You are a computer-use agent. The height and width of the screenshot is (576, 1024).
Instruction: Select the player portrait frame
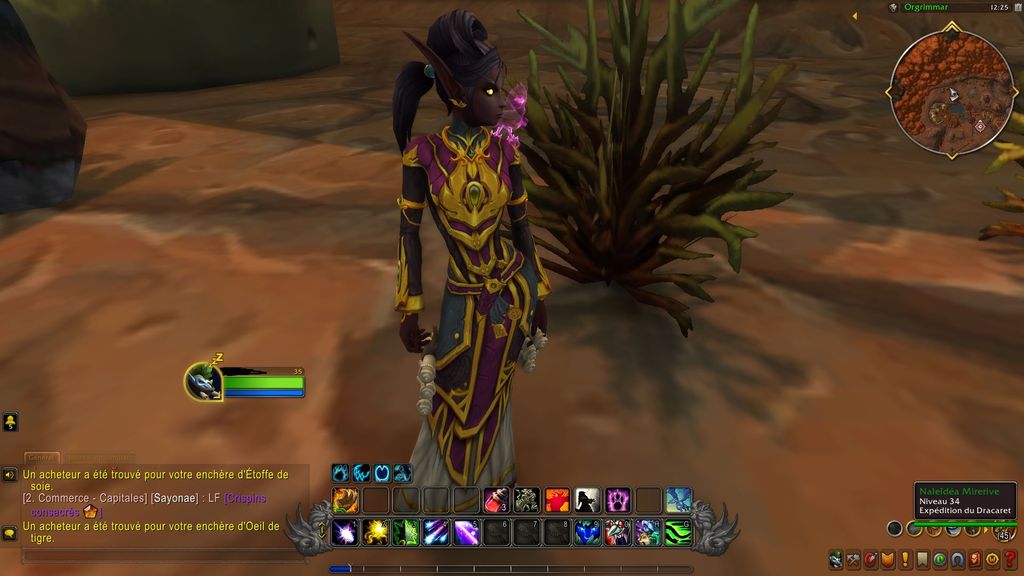coord(203,382)
